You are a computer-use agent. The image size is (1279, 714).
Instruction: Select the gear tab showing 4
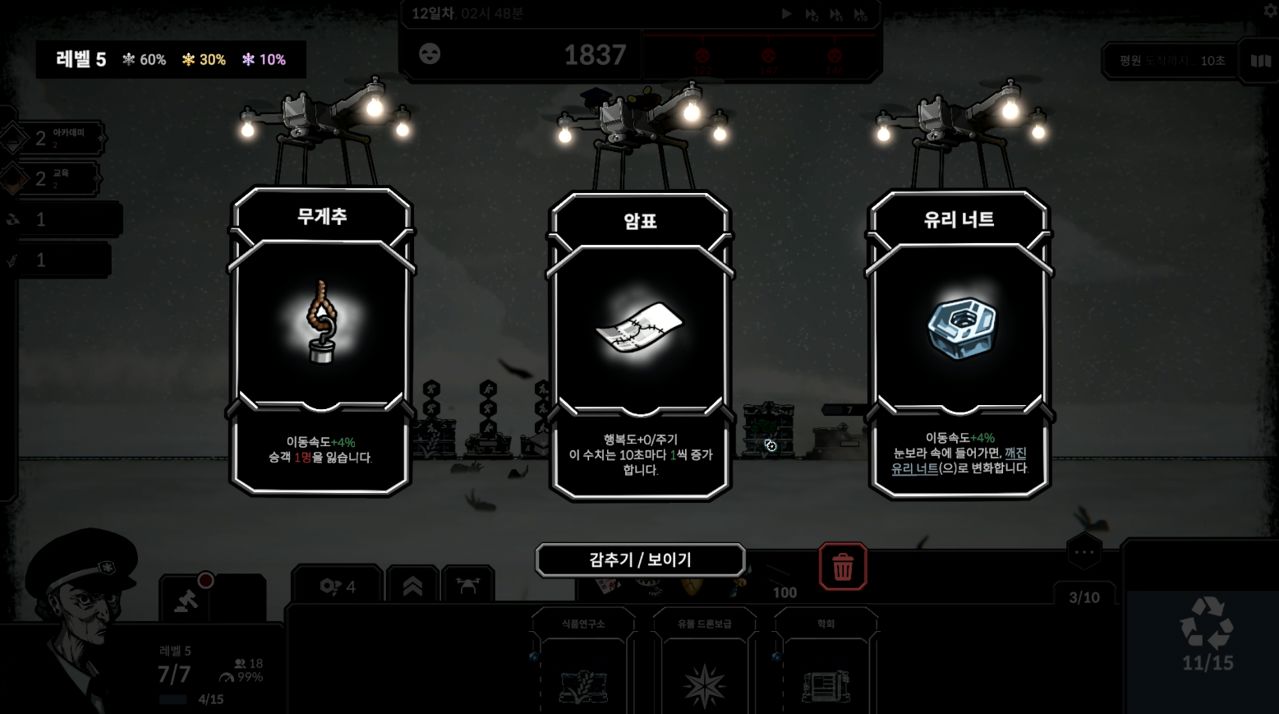(337, 586)
